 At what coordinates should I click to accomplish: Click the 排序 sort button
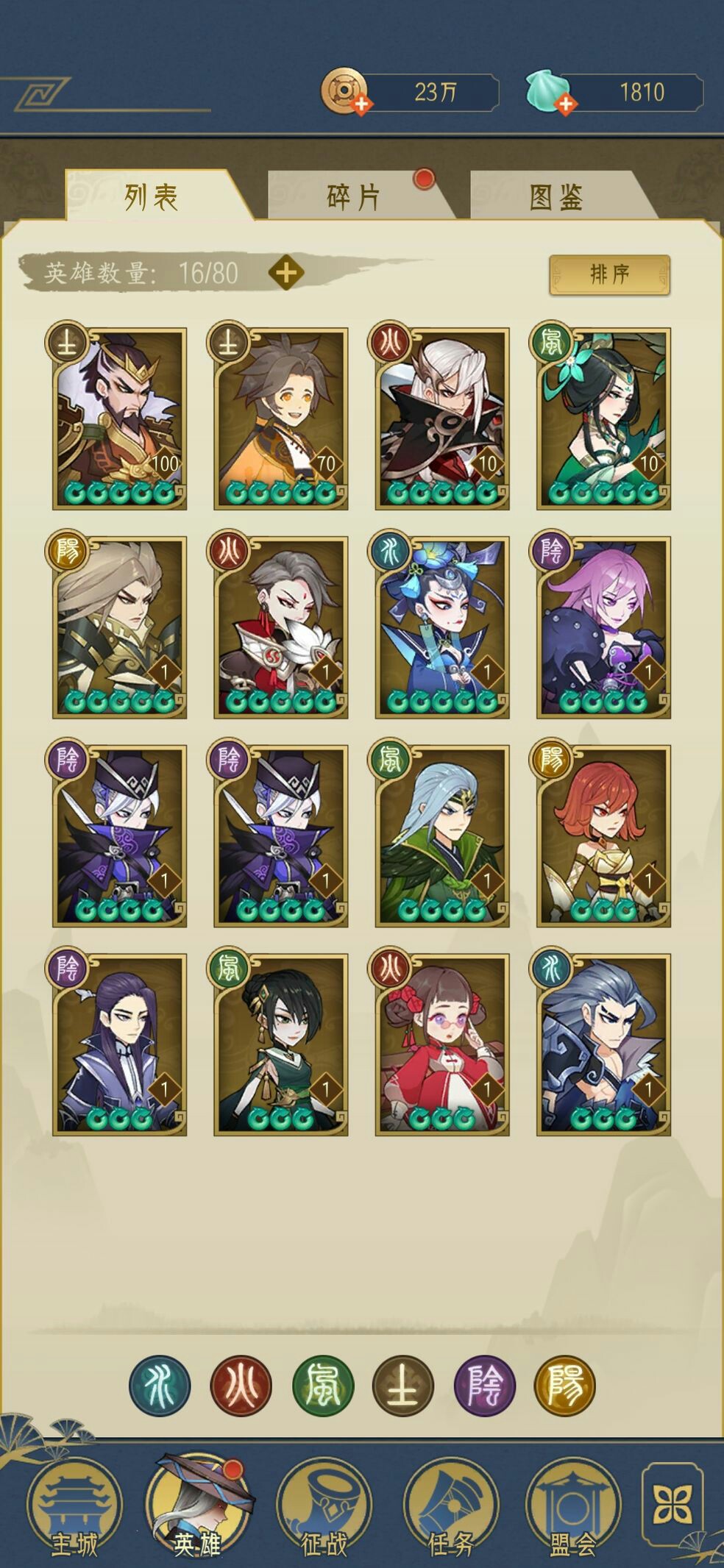[609, 274]
